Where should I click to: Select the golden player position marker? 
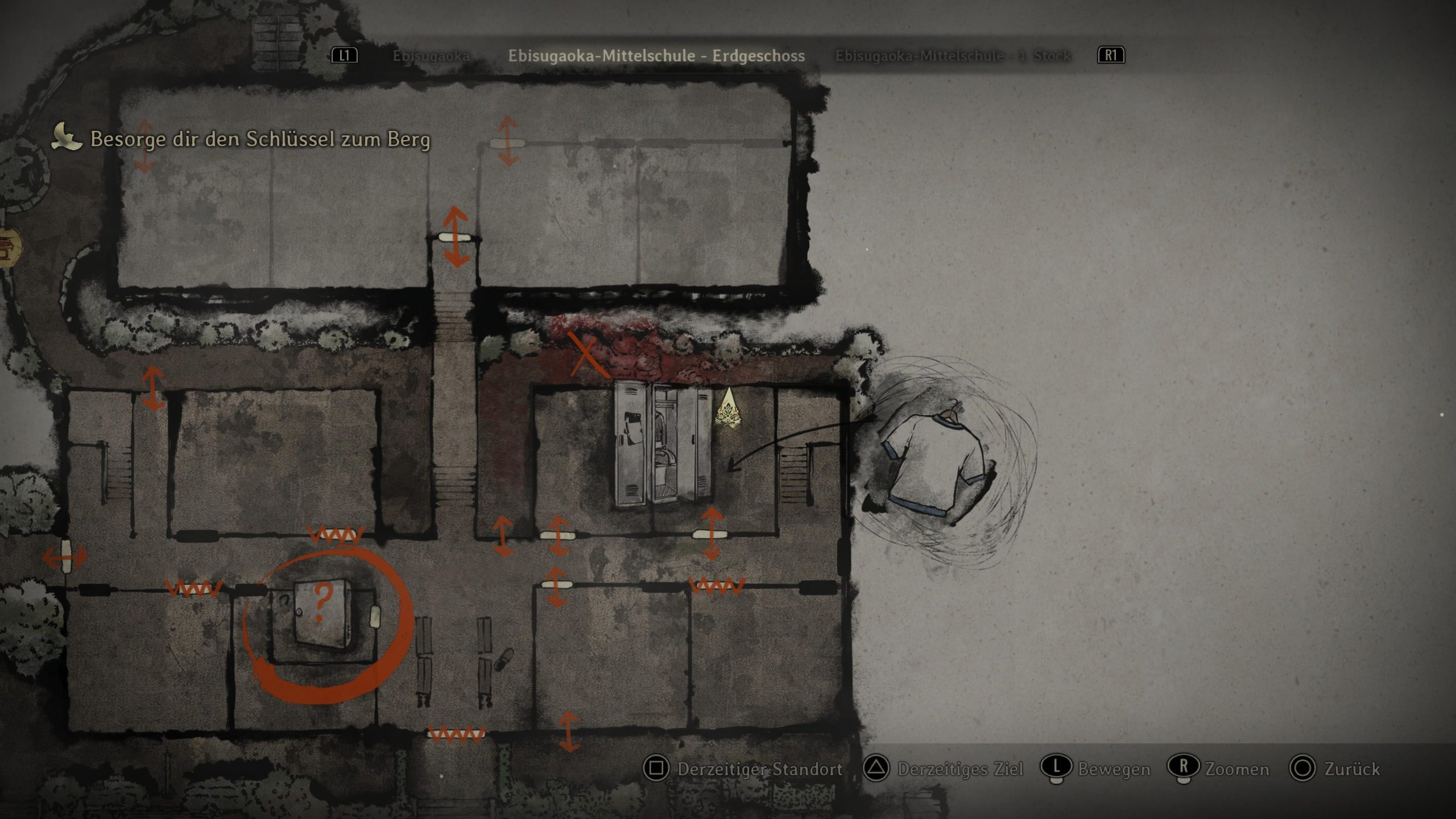(728, 407)
